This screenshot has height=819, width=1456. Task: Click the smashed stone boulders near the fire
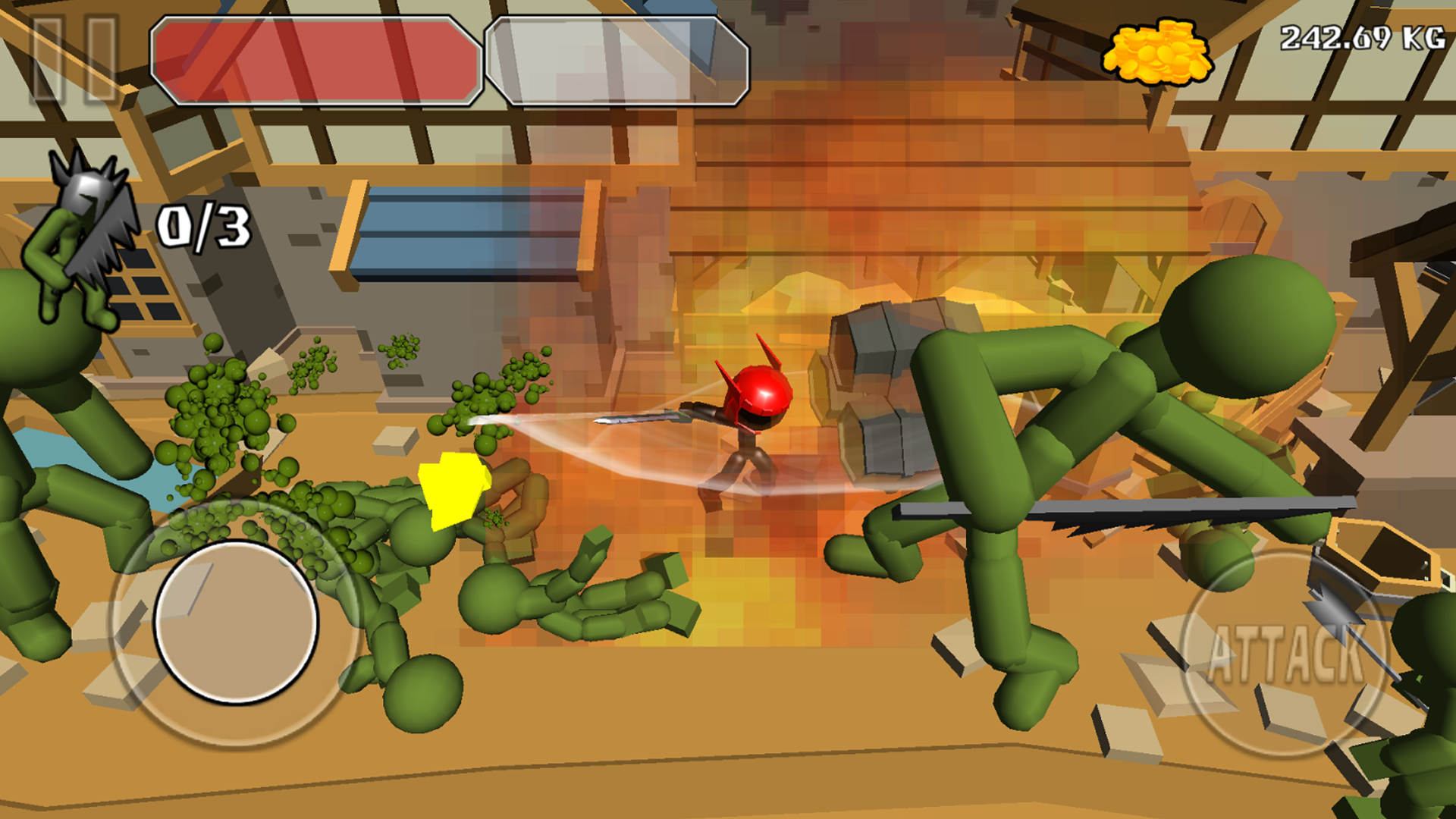(880, 379)
